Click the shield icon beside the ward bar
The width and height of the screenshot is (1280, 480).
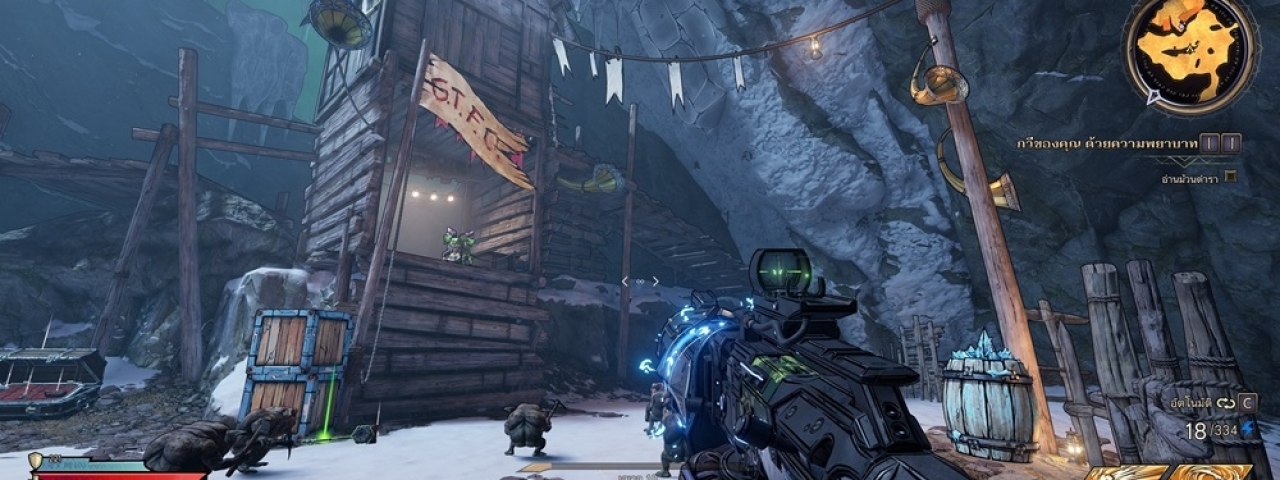pyautogui.click(x=36, y=460)
